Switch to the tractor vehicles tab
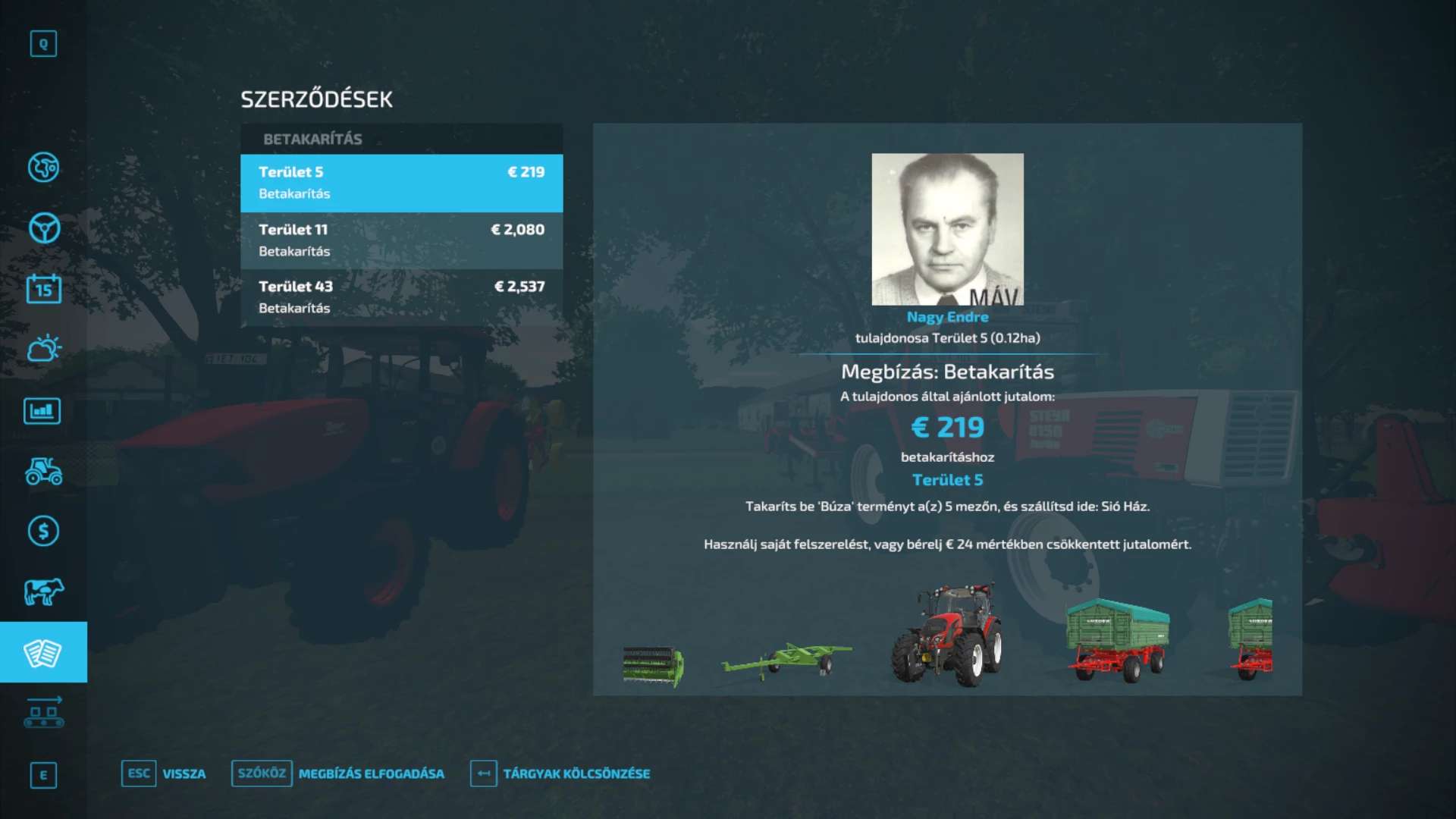This screenshot has width=1456, height=819. click(43, 471)
